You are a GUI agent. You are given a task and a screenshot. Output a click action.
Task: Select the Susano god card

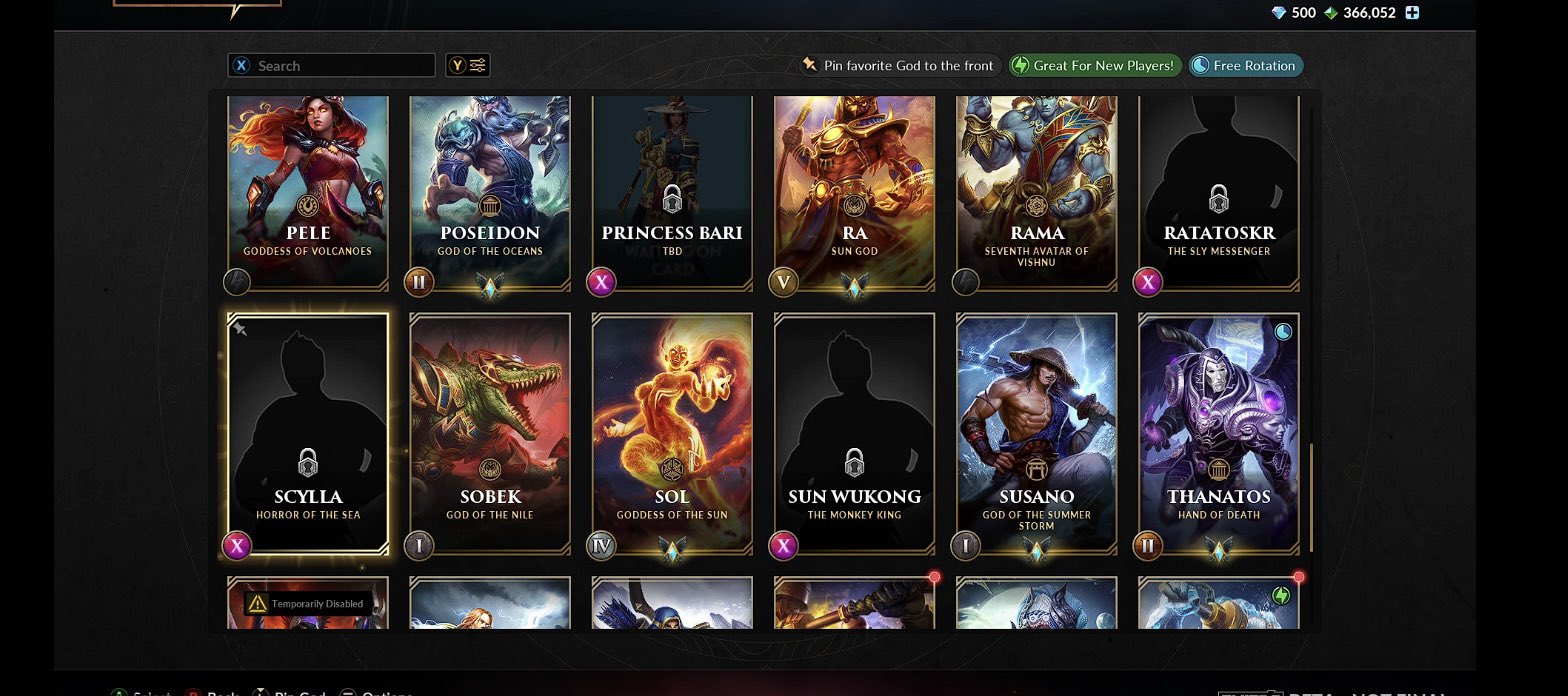click(x=1036, y=433)
